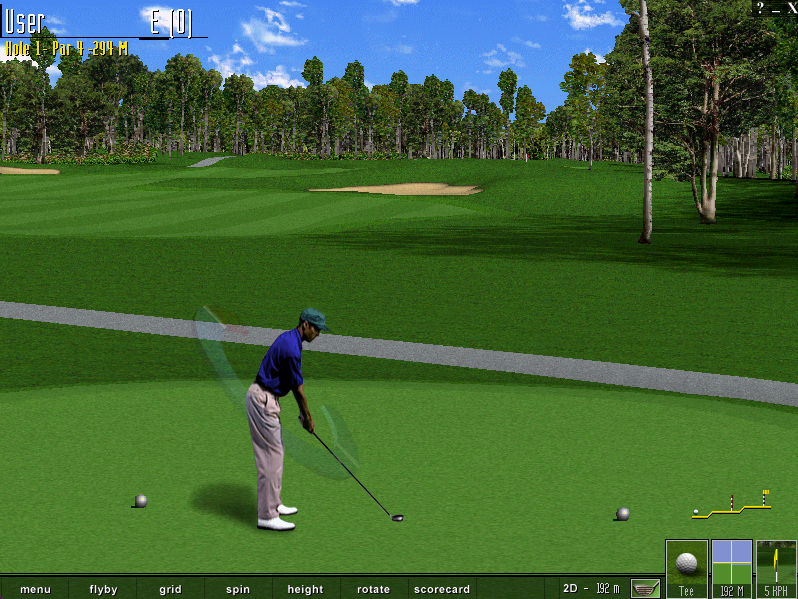This screenshot has height=599, width=798.
Task: Open the 192 M overhead map panel
Action: (731, 568)
